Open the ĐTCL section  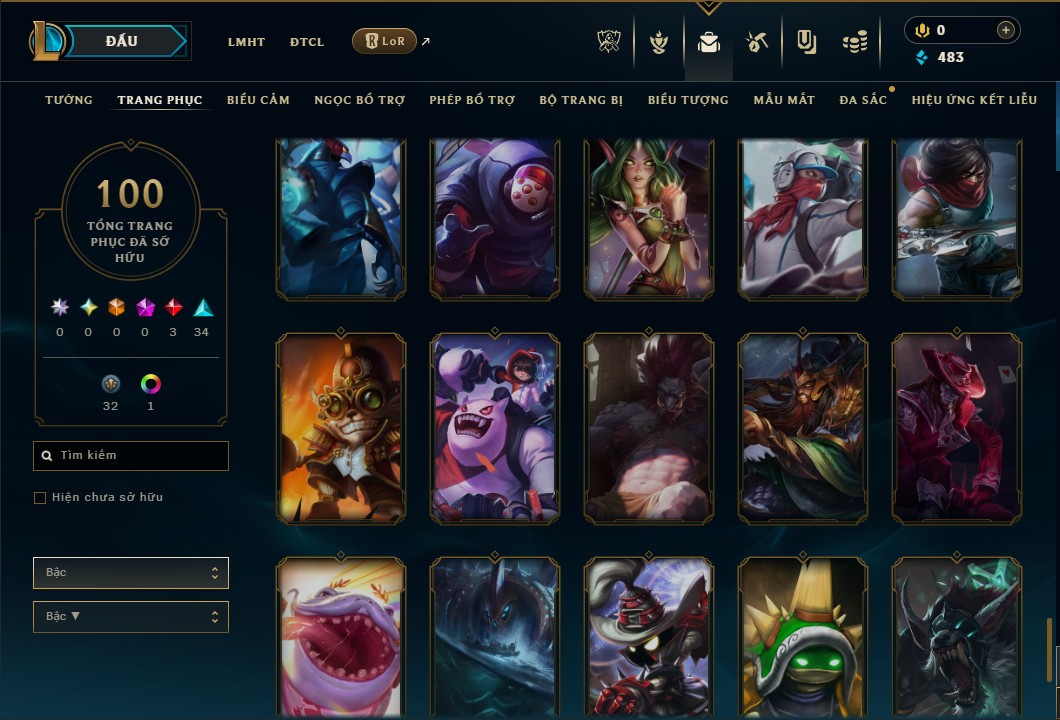pos(307,42)
